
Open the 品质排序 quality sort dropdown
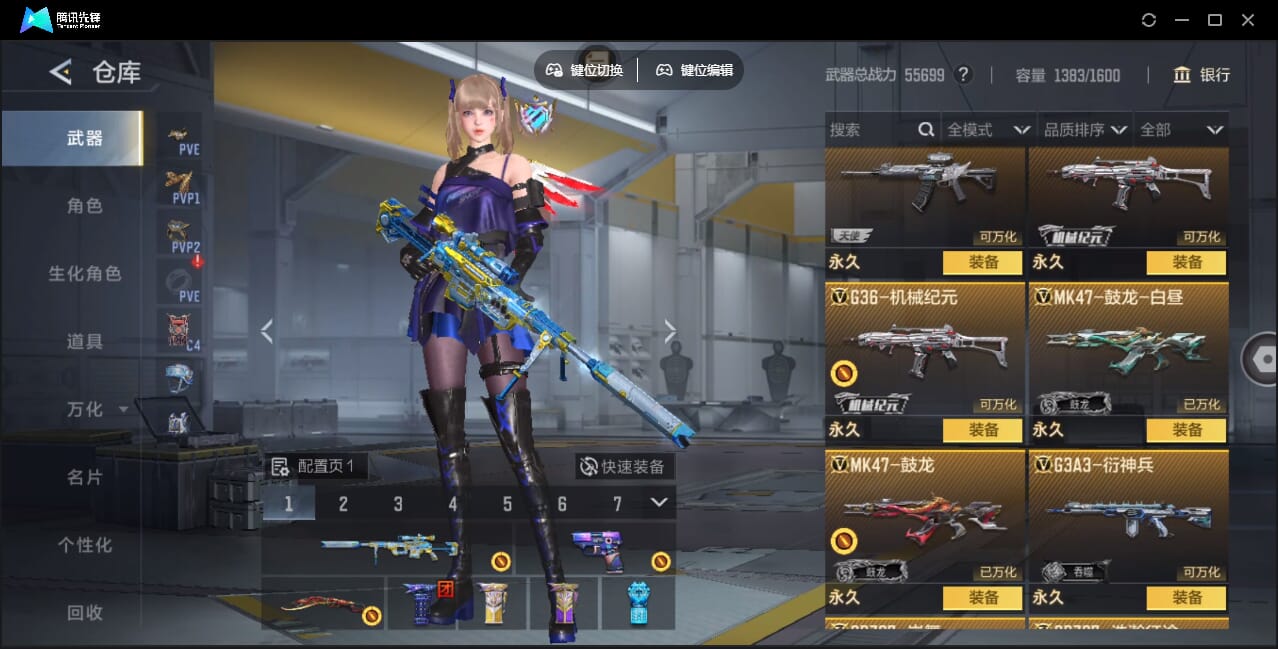coord(1085,130)
